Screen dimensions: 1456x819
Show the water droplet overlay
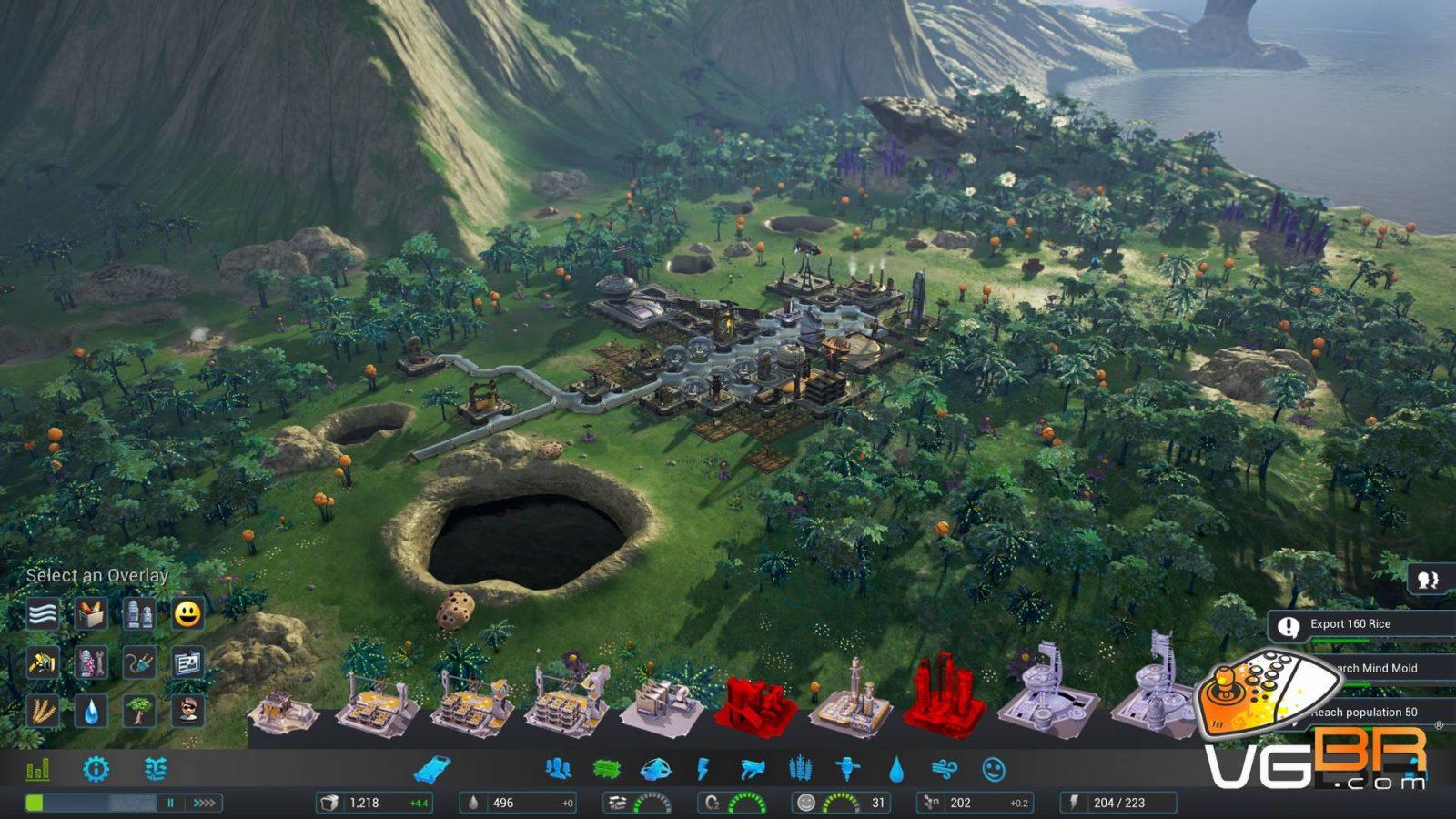point(91,711)
